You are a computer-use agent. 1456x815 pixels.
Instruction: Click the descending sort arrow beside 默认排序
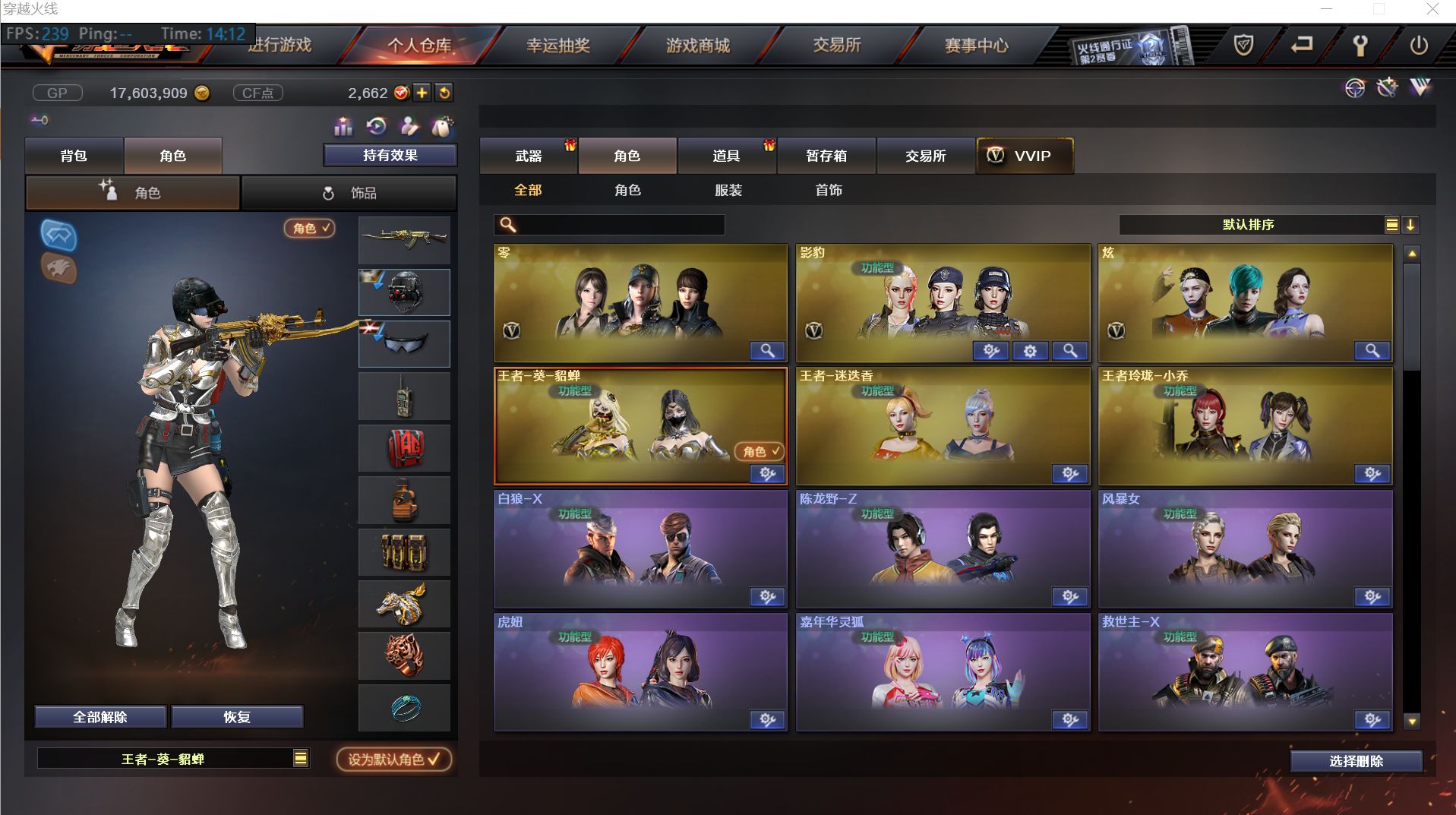pos(1411,225)
